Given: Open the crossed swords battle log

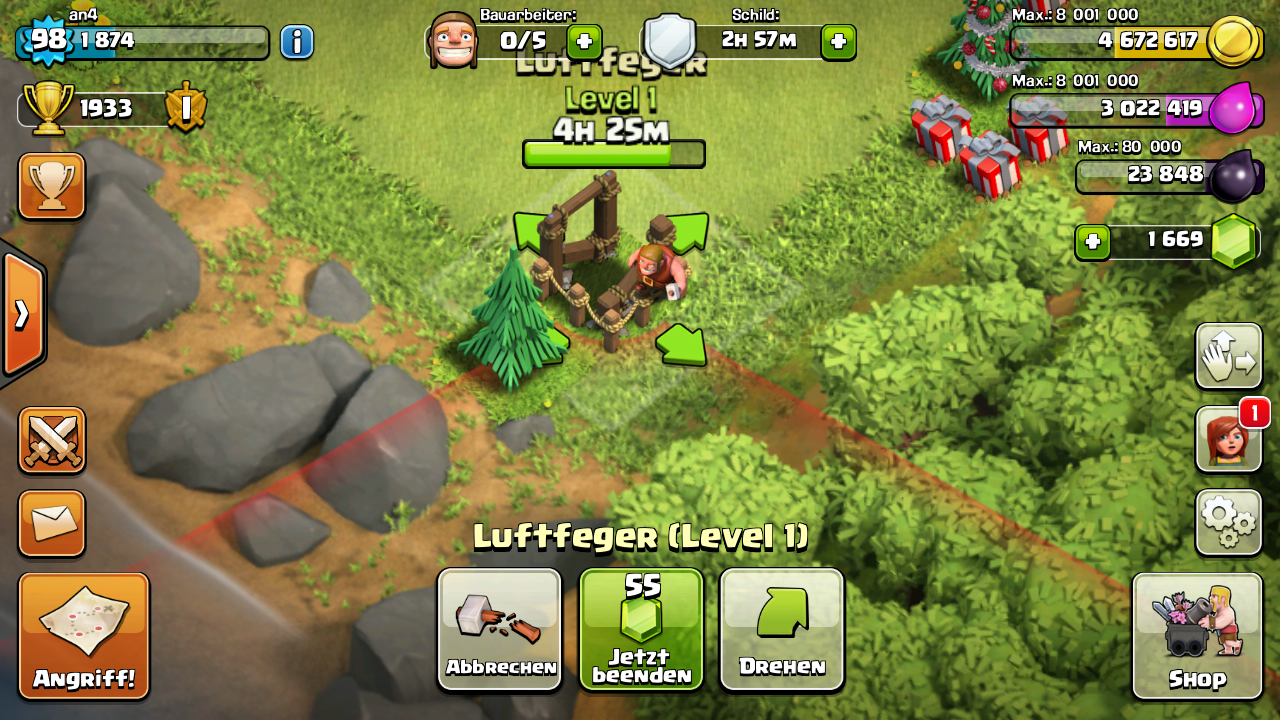Looking at the screenshot, I should pyautogui.click(x=52, y=440).
